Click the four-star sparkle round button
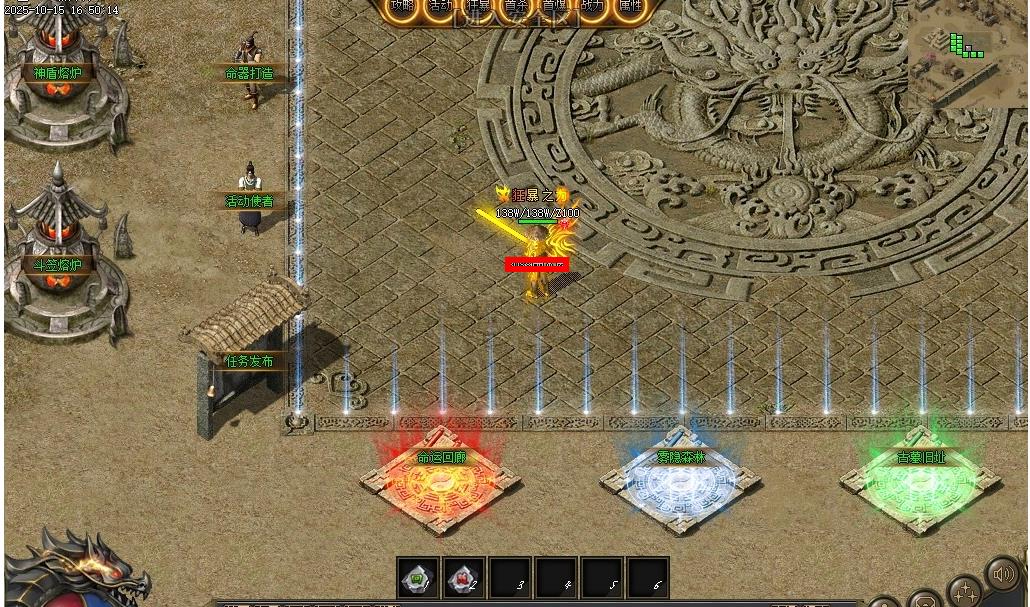Viewport: 1030px width, 607px height. pyautogui.click(x=965, y=591)
